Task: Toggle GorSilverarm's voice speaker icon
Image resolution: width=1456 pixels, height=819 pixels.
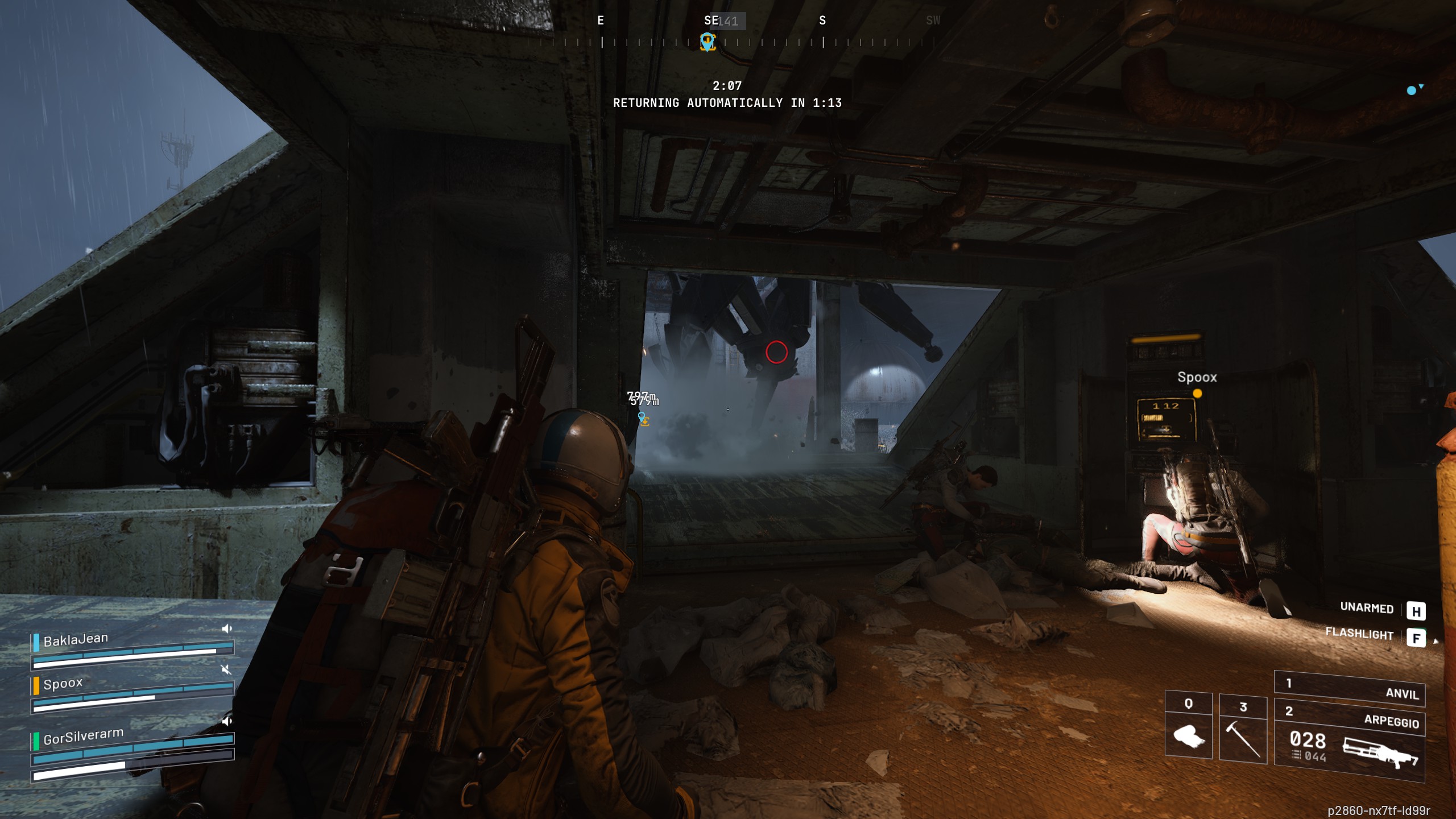Action: pyautogui.click(x=226, y=721)
